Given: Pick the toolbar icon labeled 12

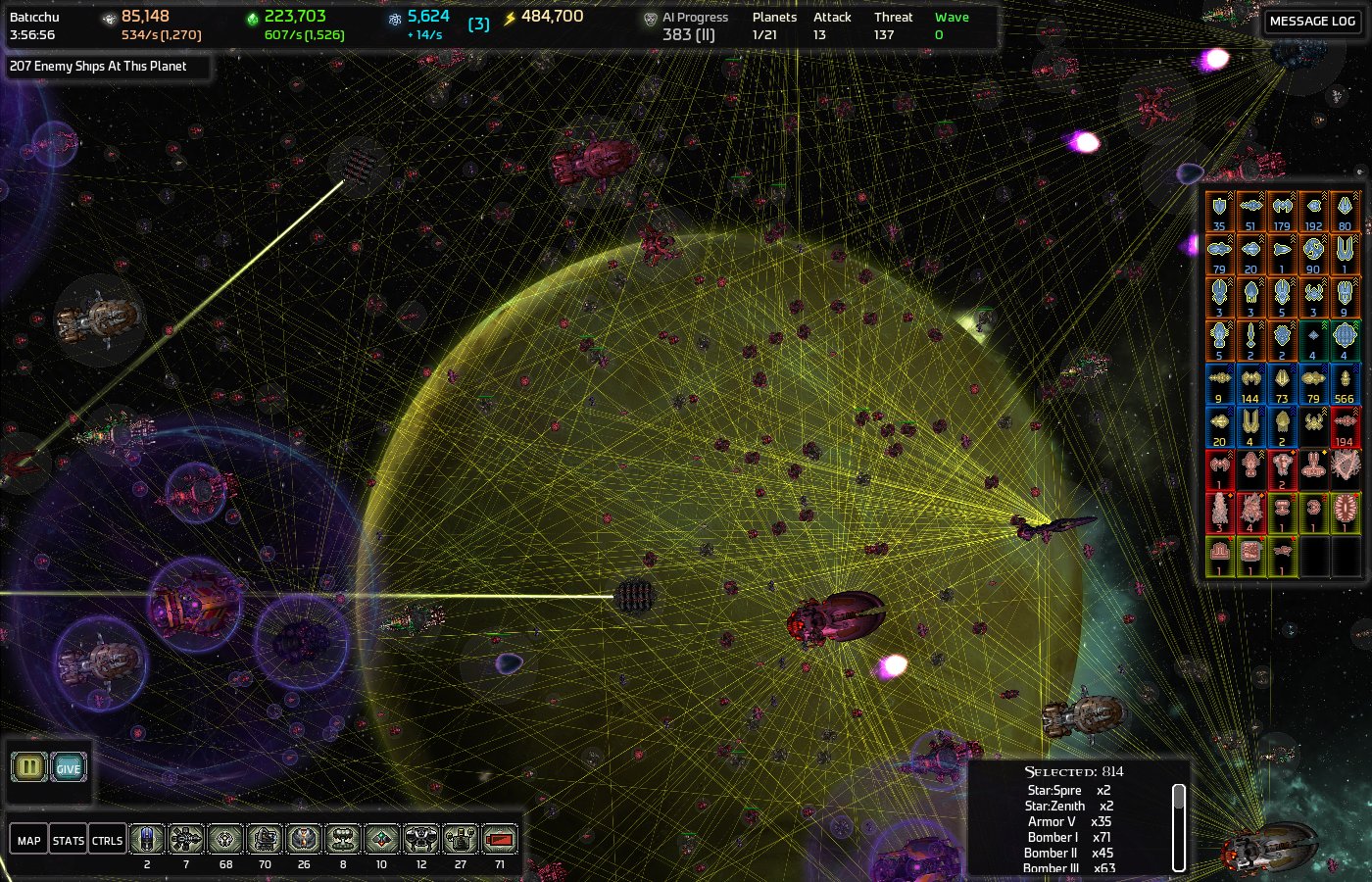Looking at the screenshot, I should 421,840.
